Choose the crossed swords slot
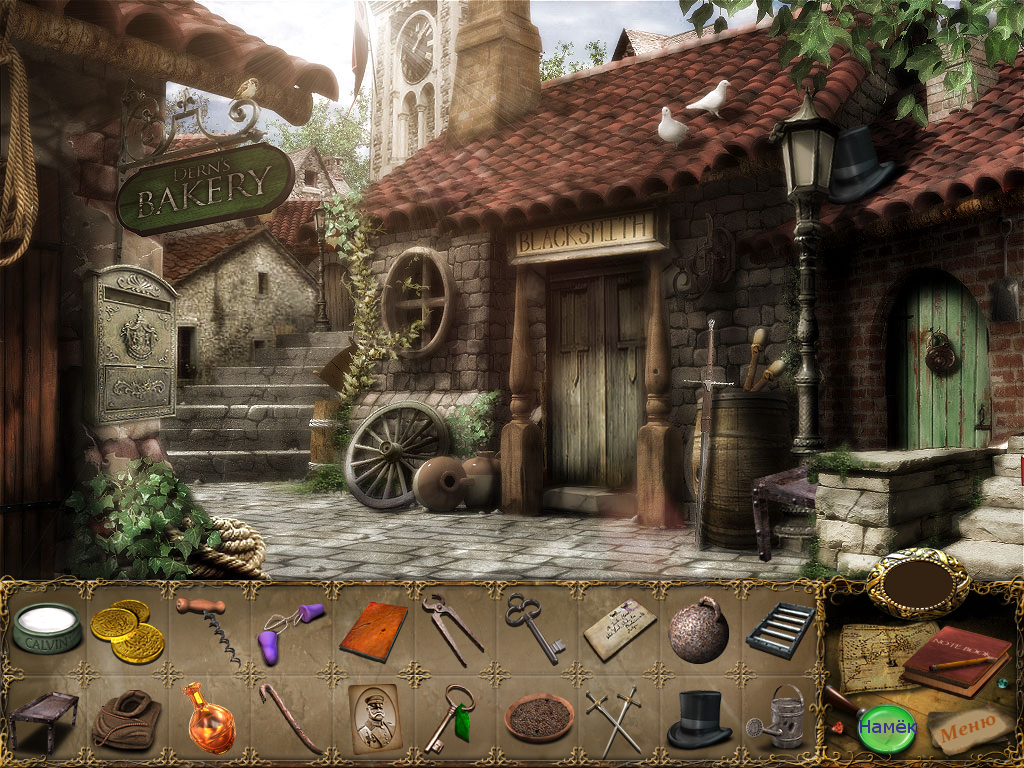Screen dimensions: 1024x768 (615, 718)
